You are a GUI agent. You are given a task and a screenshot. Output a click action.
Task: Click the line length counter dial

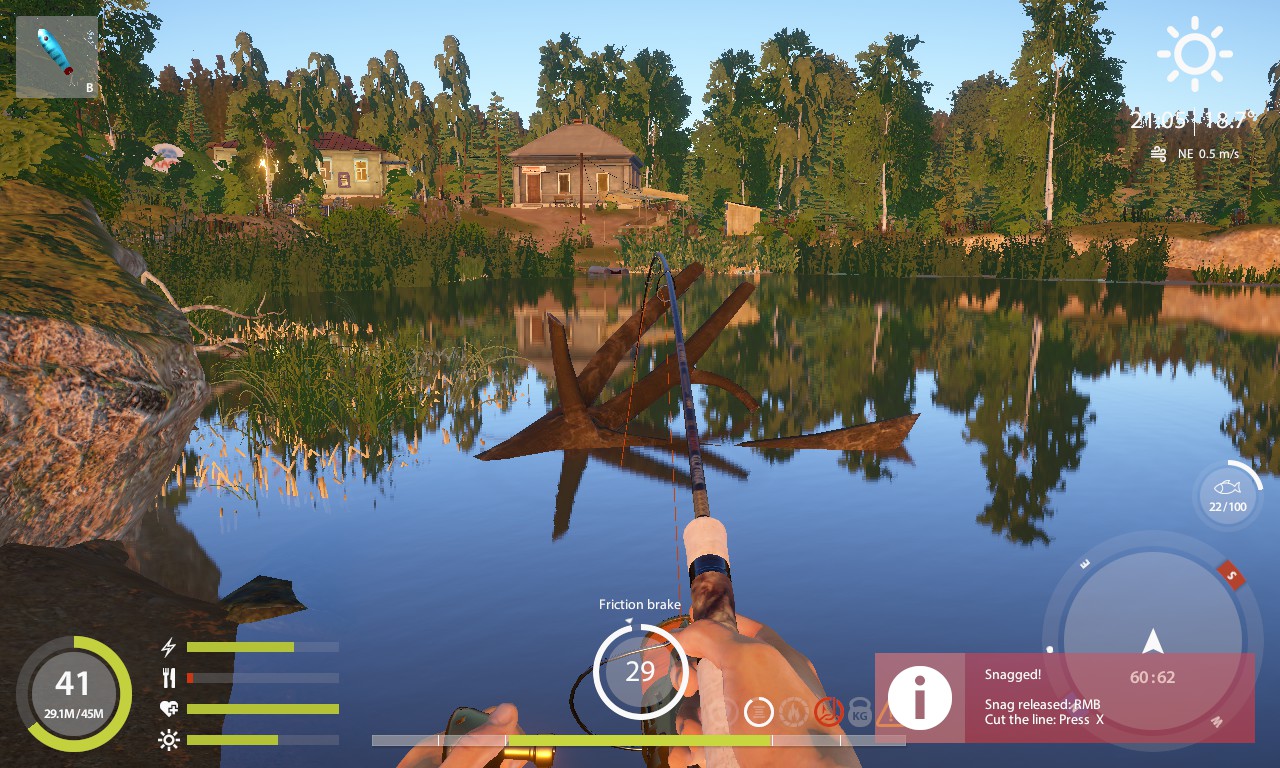pos(73,693)
